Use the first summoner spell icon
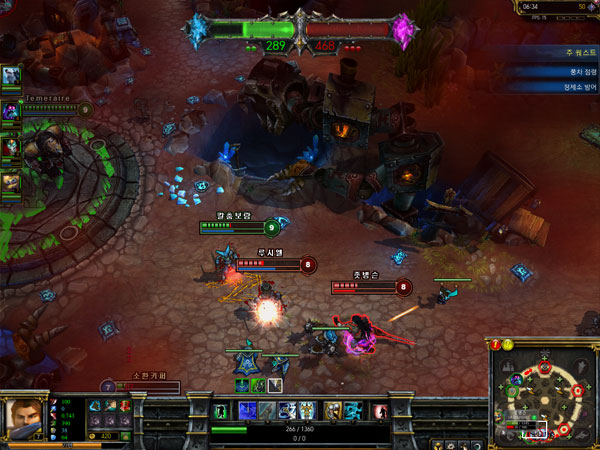 pyautogui.click(x=333, y=411)
